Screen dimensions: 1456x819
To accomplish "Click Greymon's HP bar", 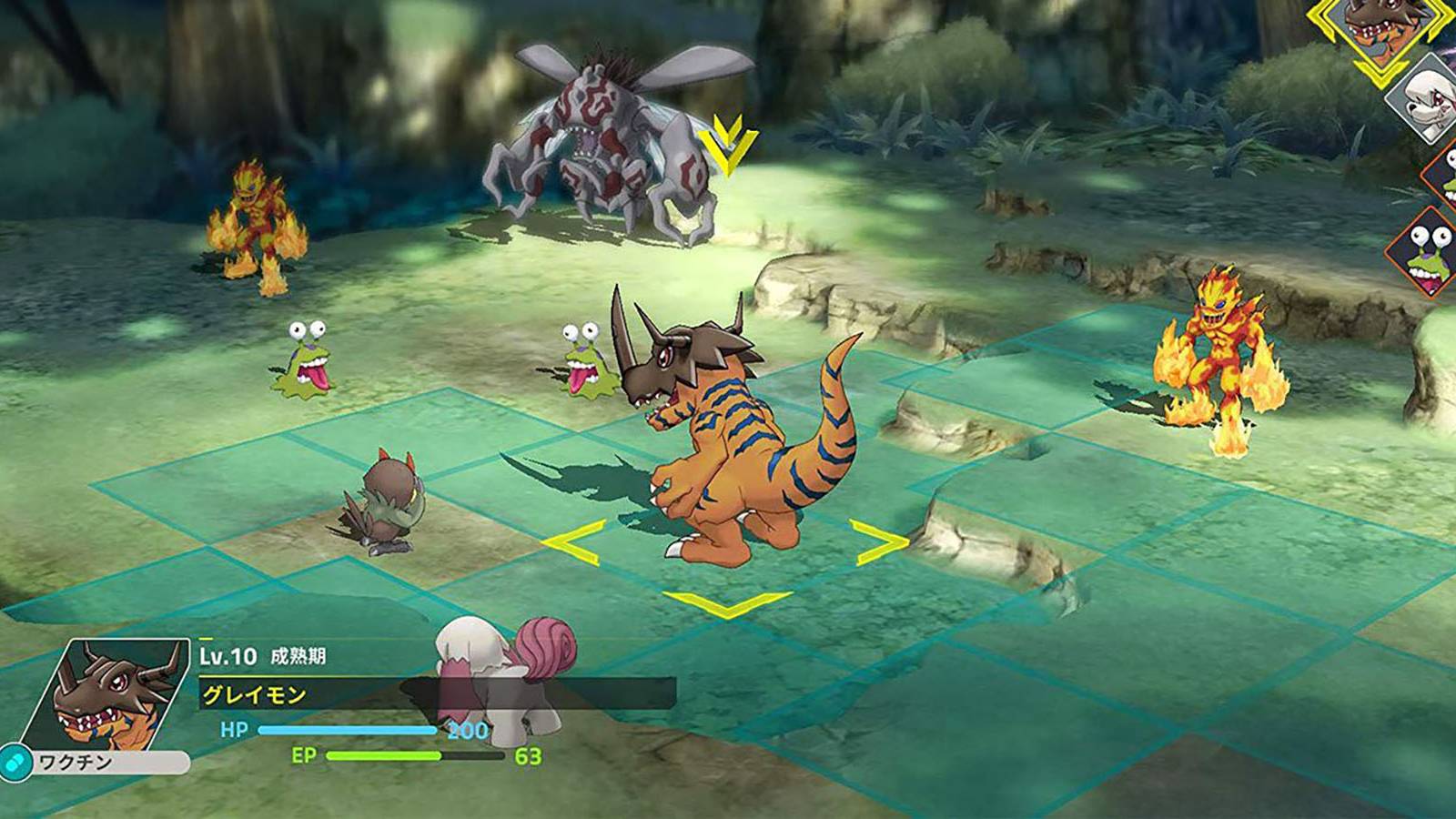I will [x=346, y=729].
